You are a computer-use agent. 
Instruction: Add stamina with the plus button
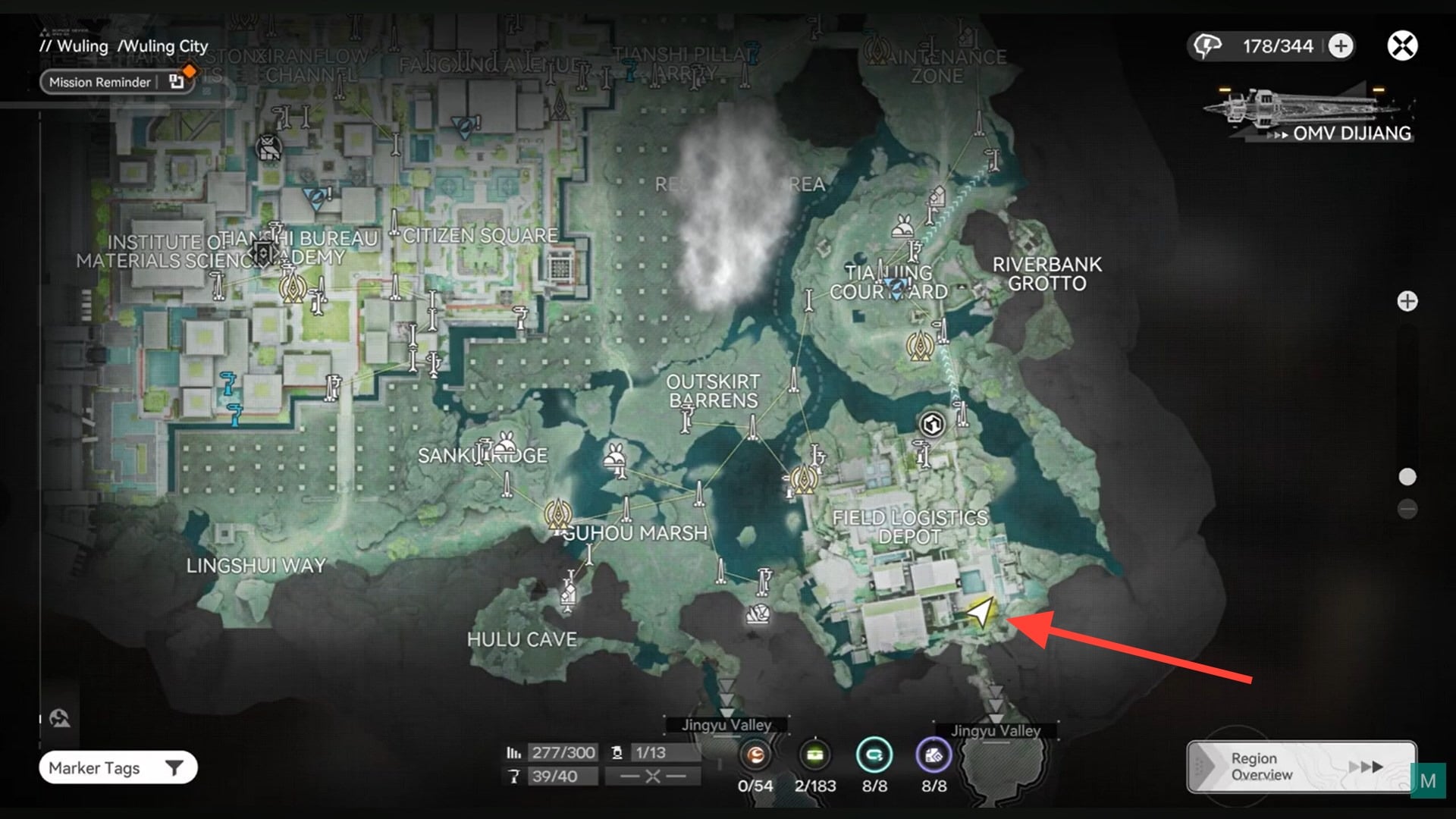tap(1341, 46)
